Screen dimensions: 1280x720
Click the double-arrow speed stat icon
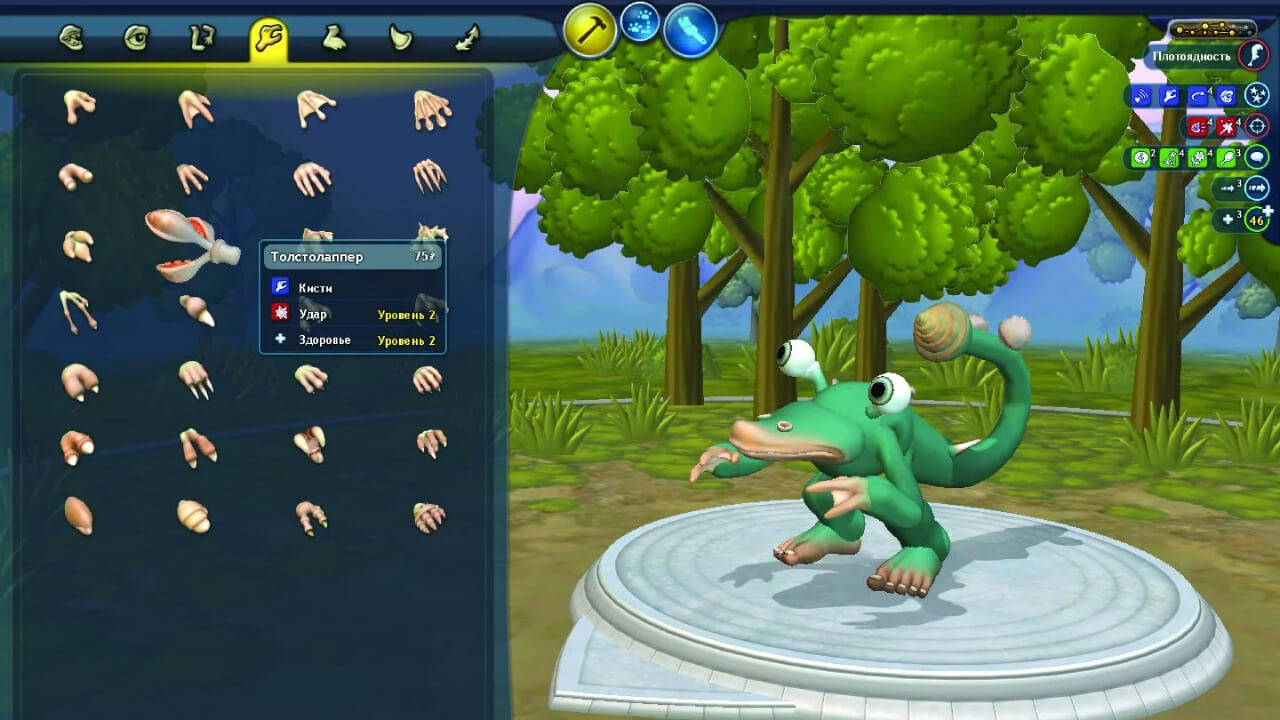pos(1256,188)
